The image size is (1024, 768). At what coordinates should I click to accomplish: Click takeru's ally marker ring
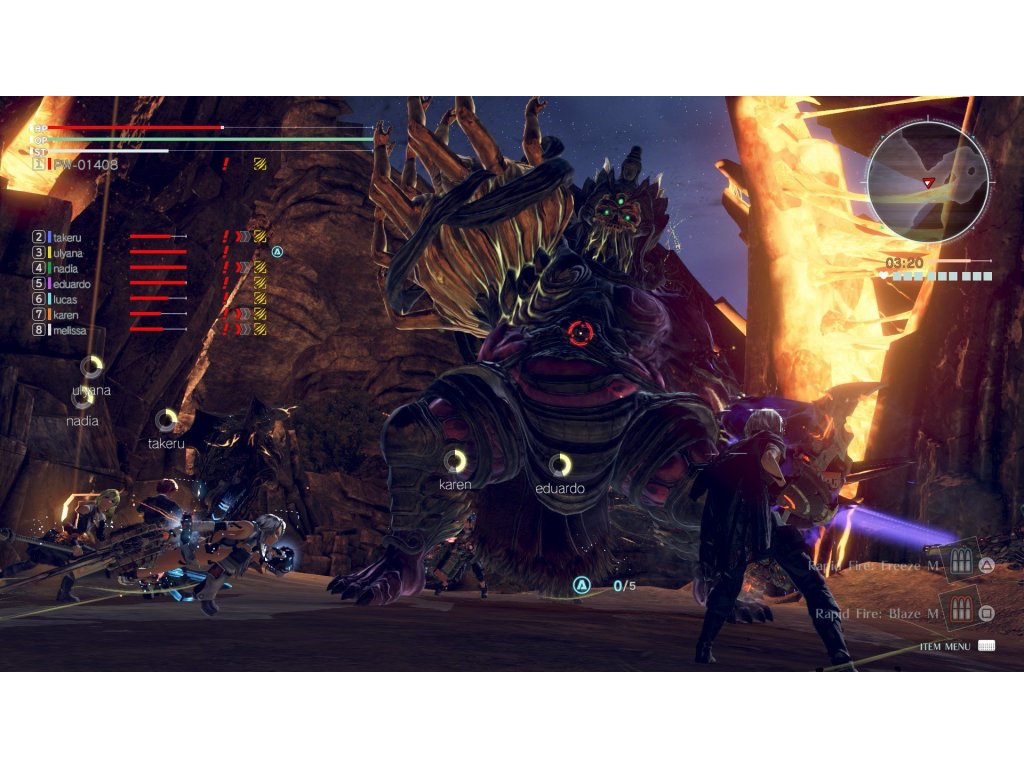pos(166,420)
